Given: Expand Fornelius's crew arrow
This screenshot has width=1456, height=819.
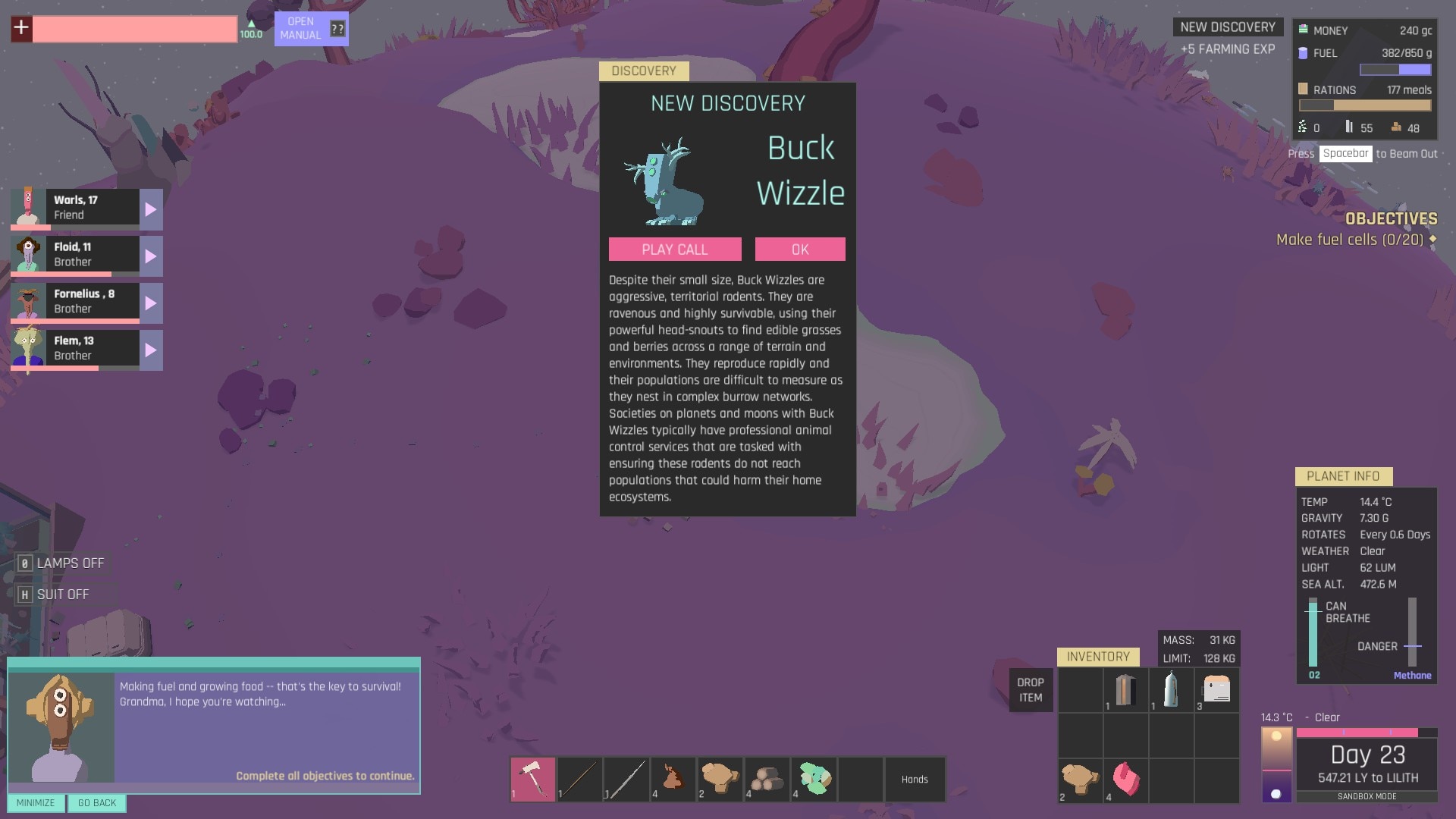Looking at the screenshot, I should coord(151,303).
